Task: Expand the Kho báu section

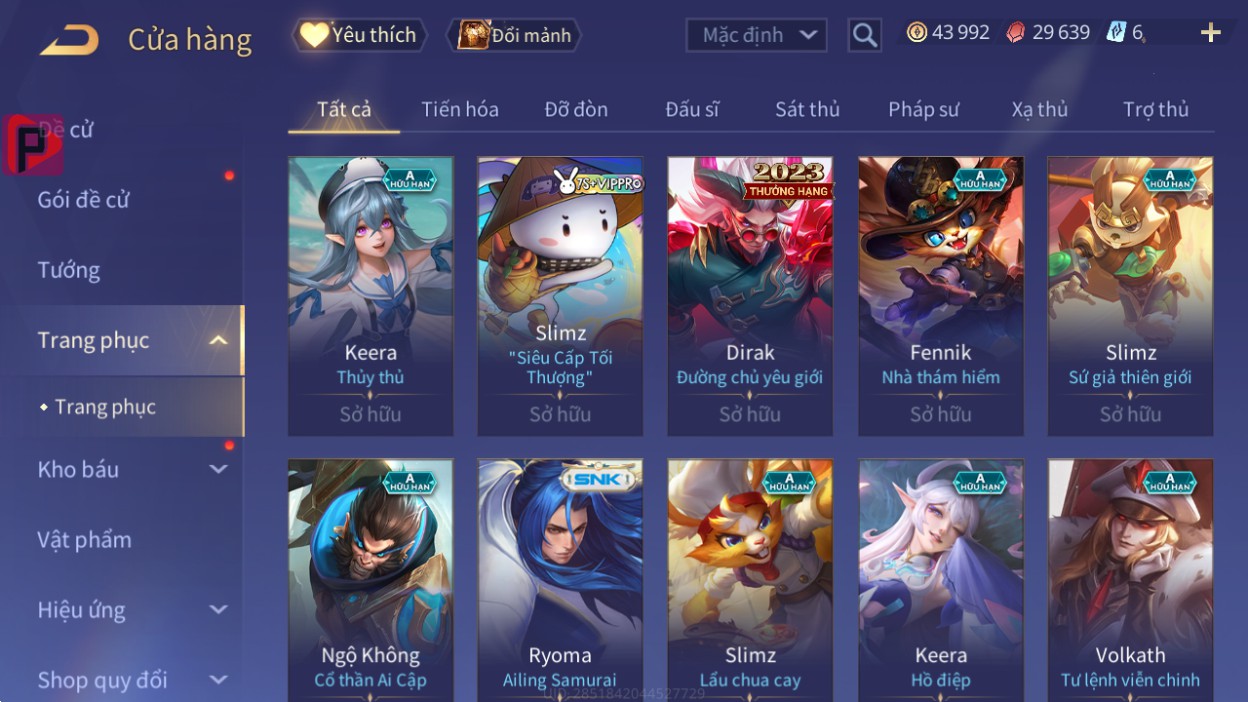Action: (130, 469)
